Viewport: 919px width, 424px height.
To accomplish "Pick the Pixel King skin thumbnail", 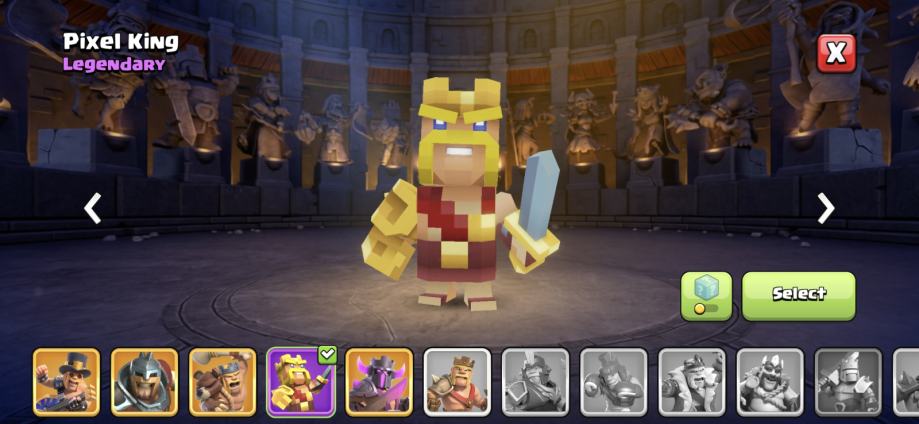I will coord(300,381).
